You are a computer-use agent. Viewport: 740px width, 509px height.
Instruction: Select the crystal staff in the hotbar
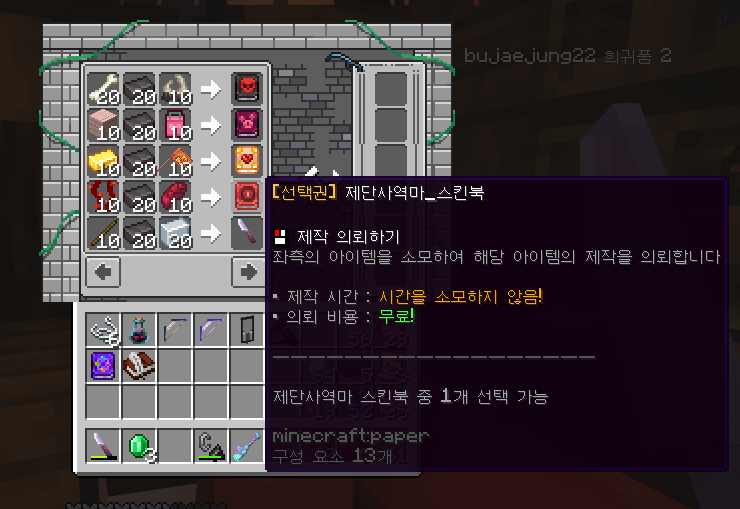247,447
